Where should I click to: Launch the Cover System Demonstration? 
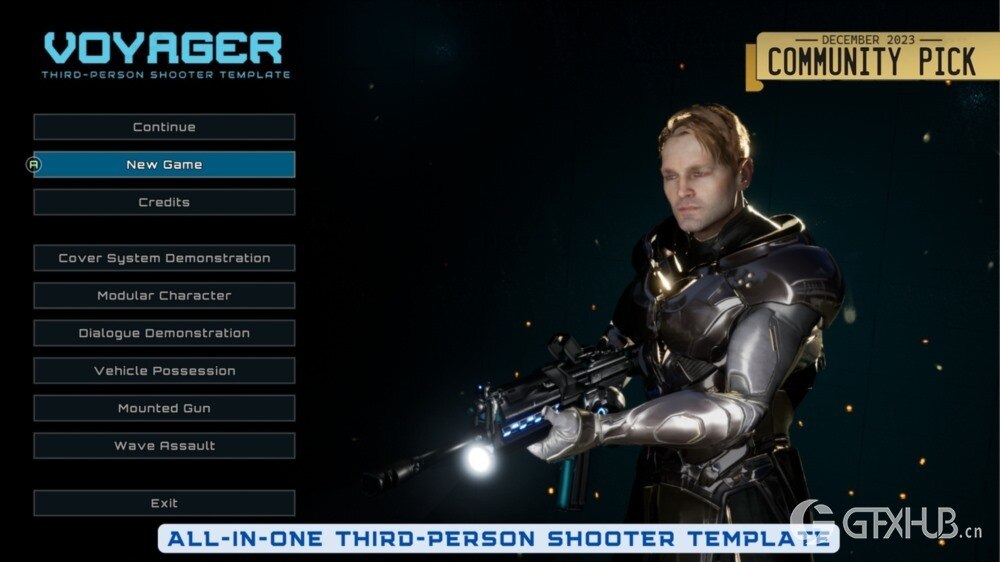coord(164,258)
